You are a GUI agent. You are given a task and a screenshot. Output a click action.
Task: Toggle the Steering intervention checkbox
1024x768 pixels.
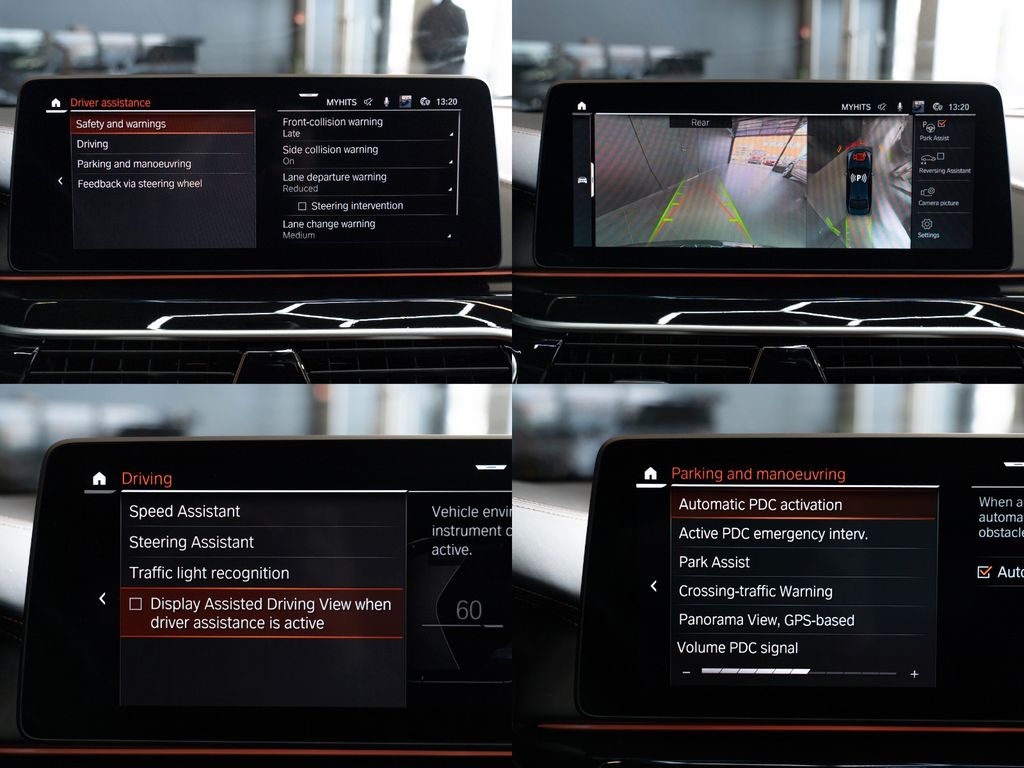tap(303, 206)
